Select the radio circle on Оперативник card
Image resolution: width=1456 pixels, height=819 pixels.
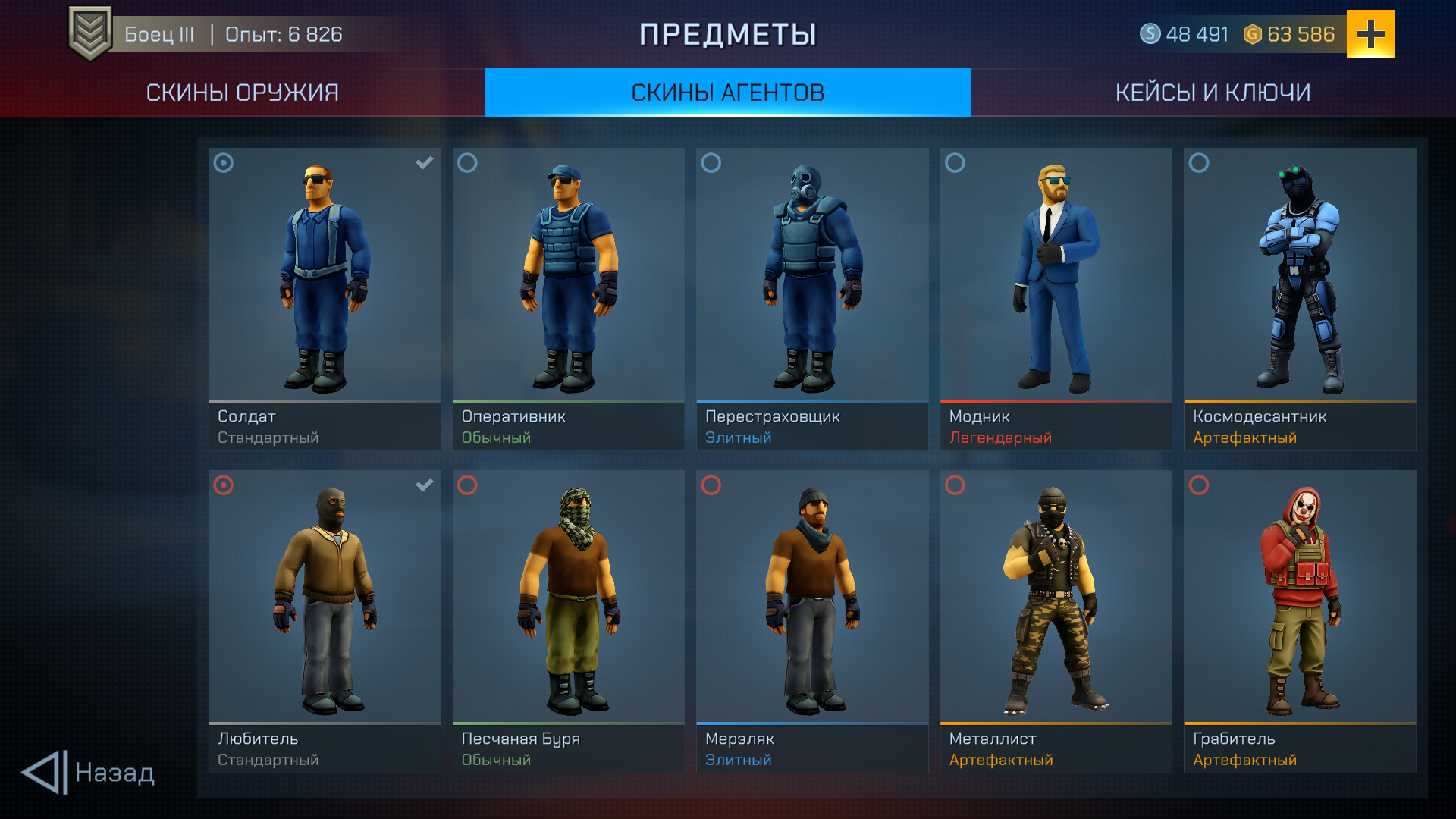(x=467, y=162)
